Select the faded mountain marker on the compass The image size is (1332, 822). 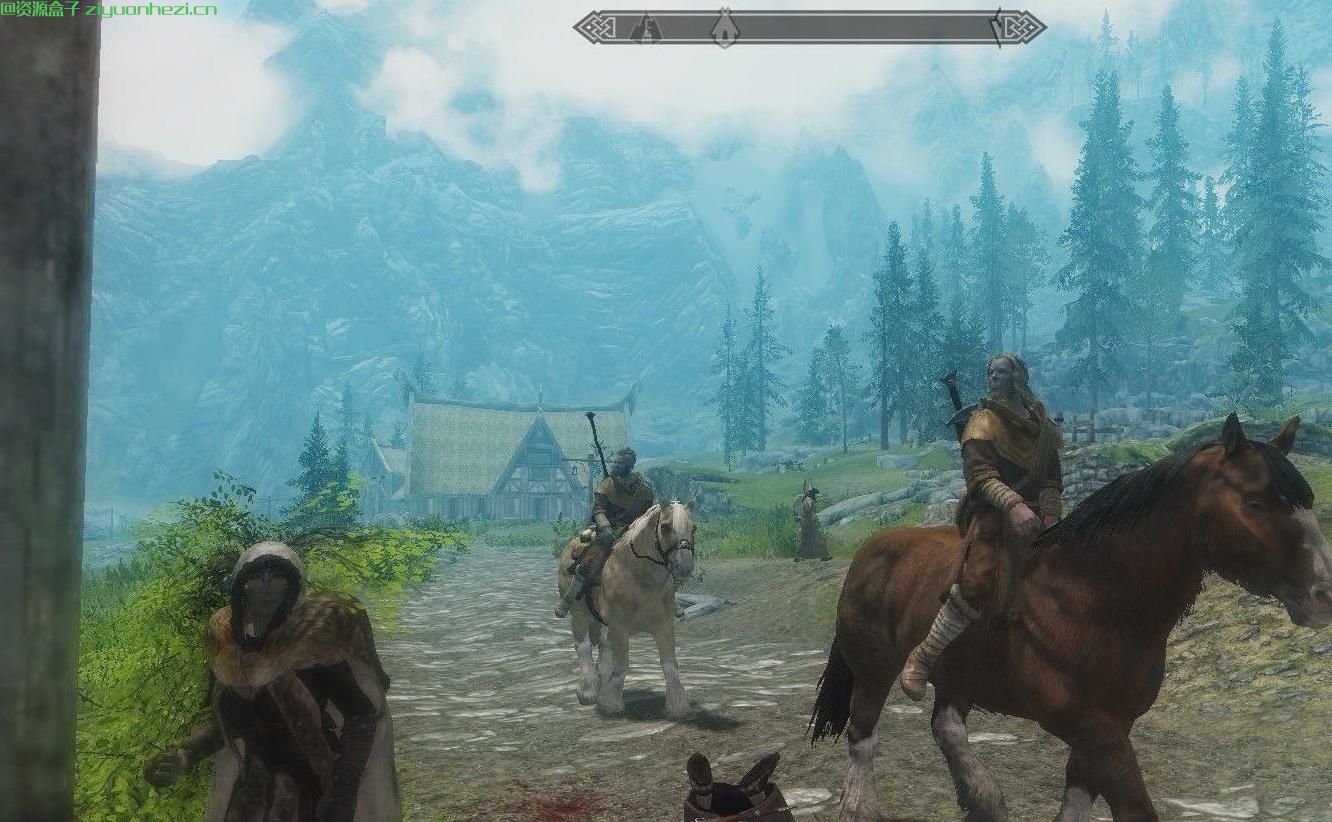pos(647,28)
